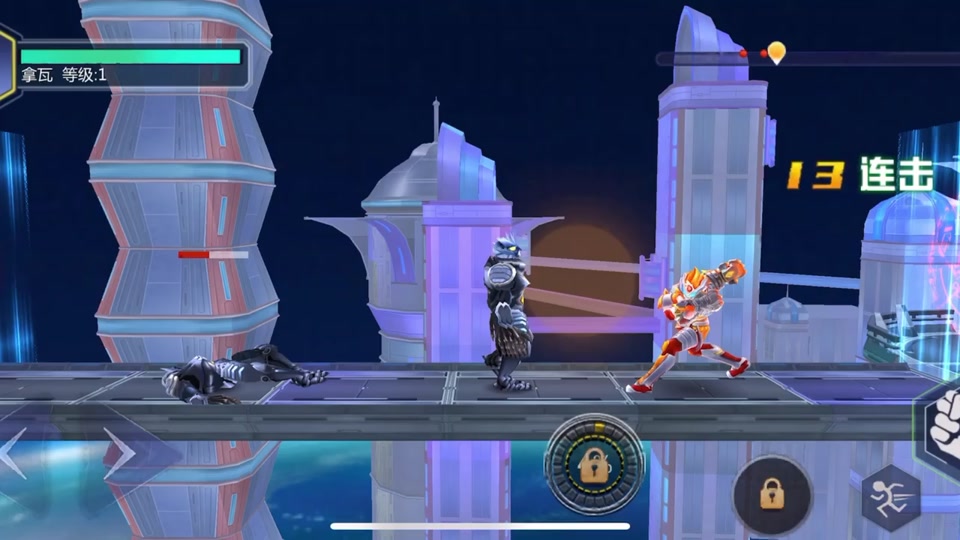The image size is (960, 540).
Task: Select the locked skill with segmented ring
Action: tap(594, 463)
